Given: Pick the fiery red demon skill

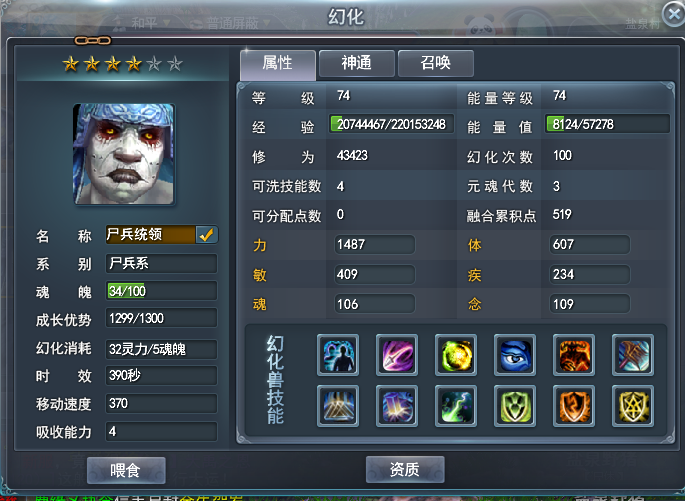Looking at the screenshot, I should [573, 355].
